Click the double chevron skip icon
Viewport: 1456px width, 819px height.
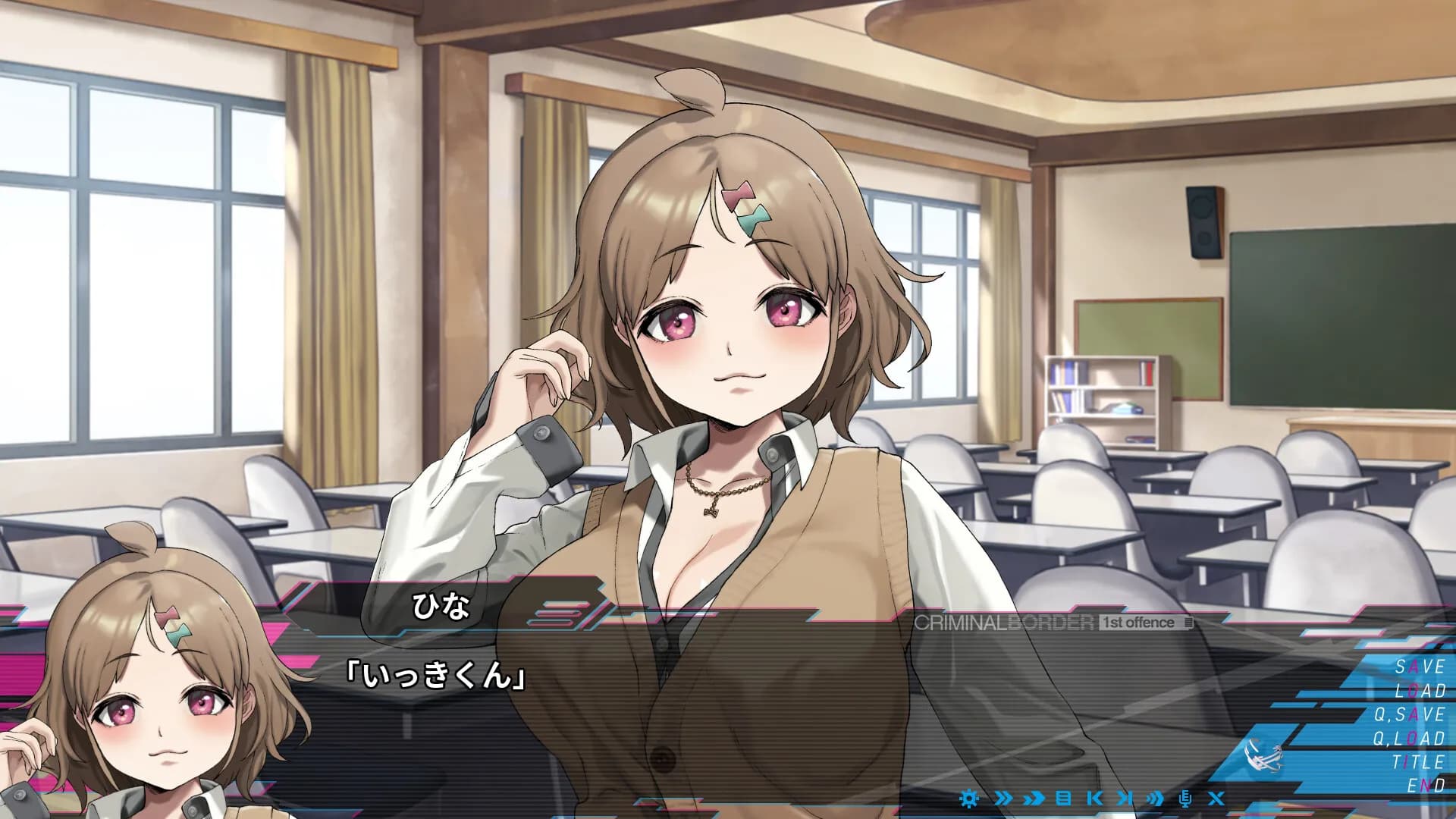point(1003,798)
